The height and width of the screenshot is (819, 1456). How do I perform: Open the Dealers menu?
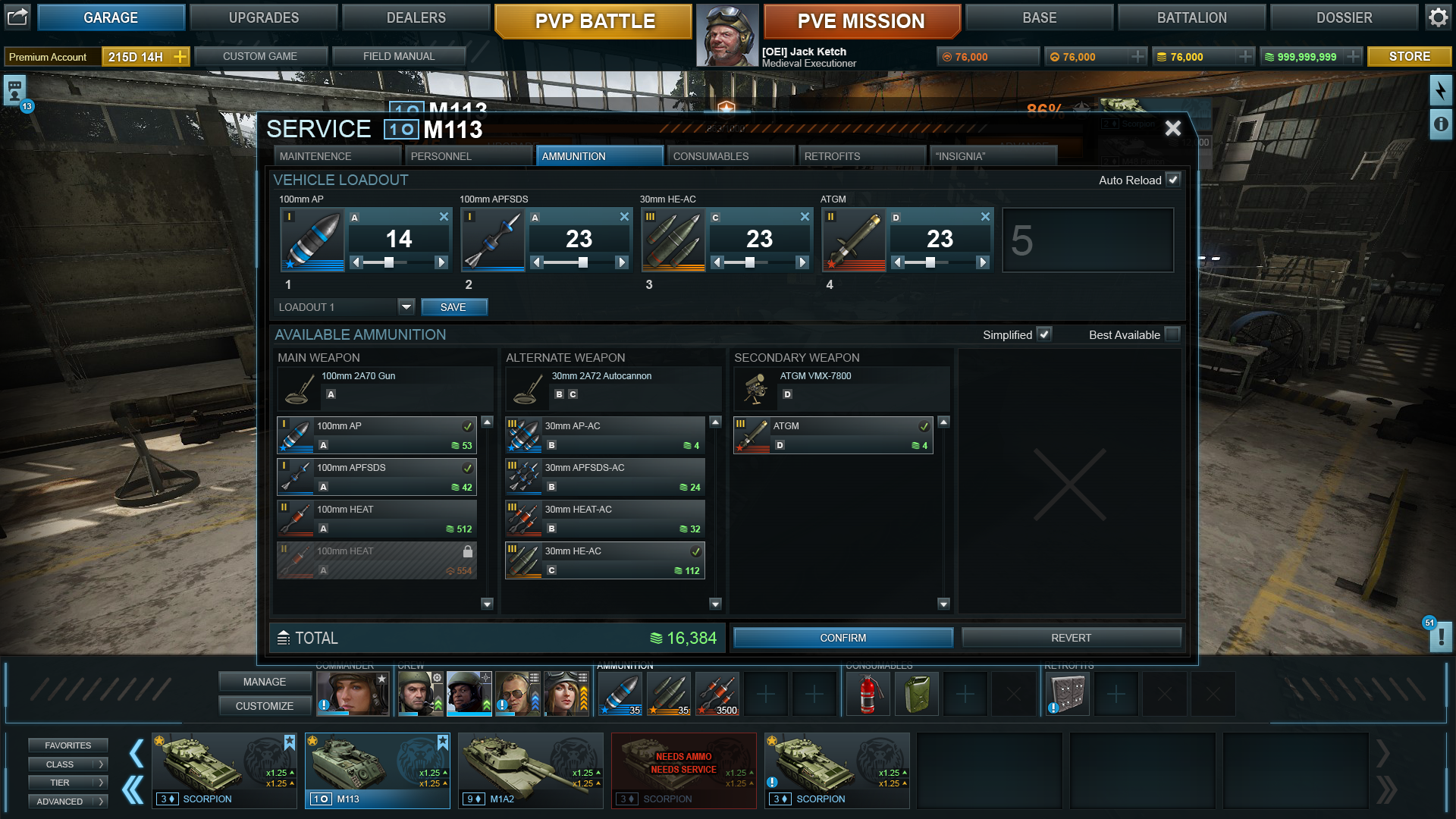point(416,17)
